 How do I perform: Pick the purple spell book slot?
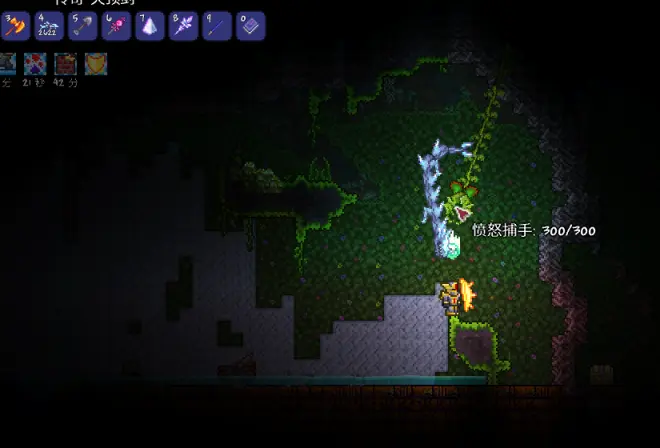(x=250, y=26)
